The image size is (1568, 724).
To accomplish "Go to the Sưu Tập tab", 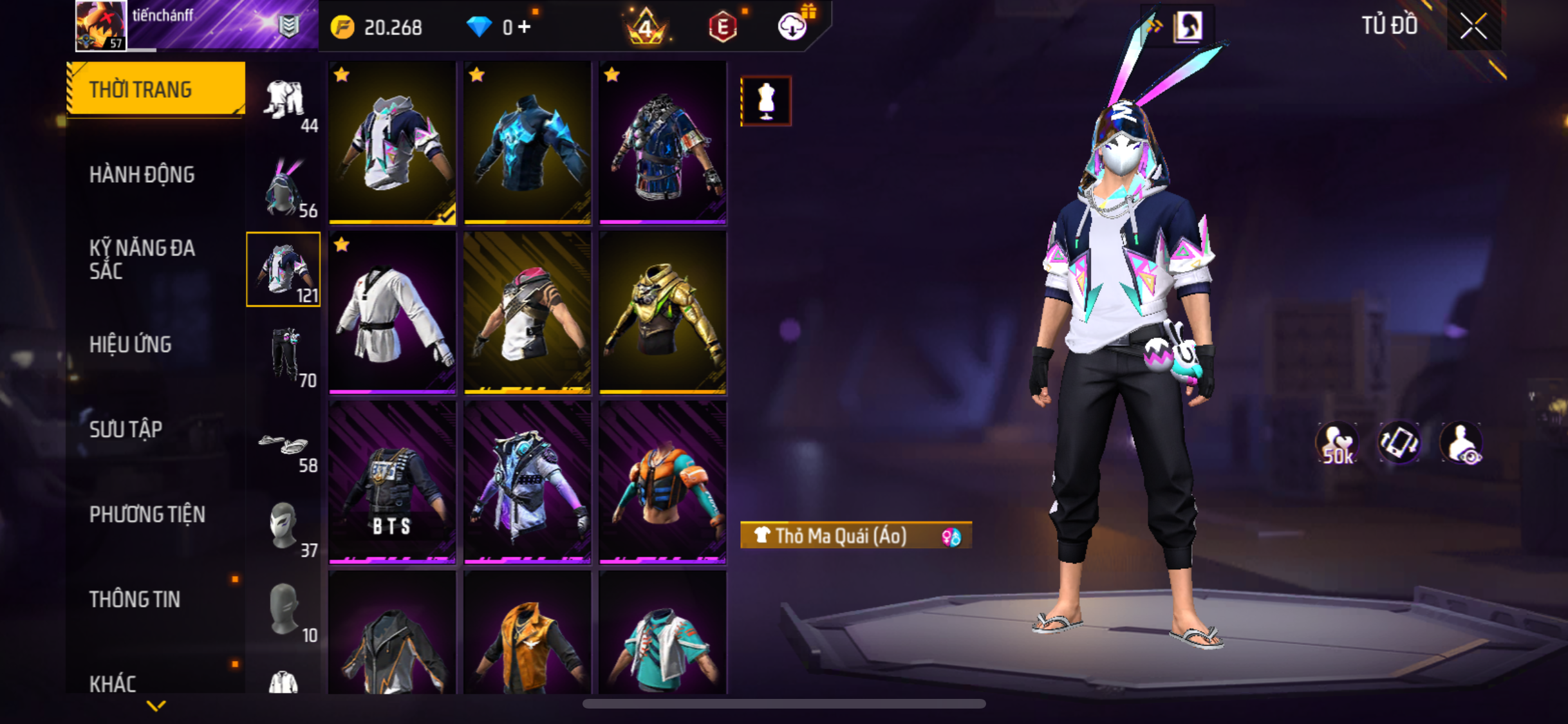I will click(x=126, y=429).
